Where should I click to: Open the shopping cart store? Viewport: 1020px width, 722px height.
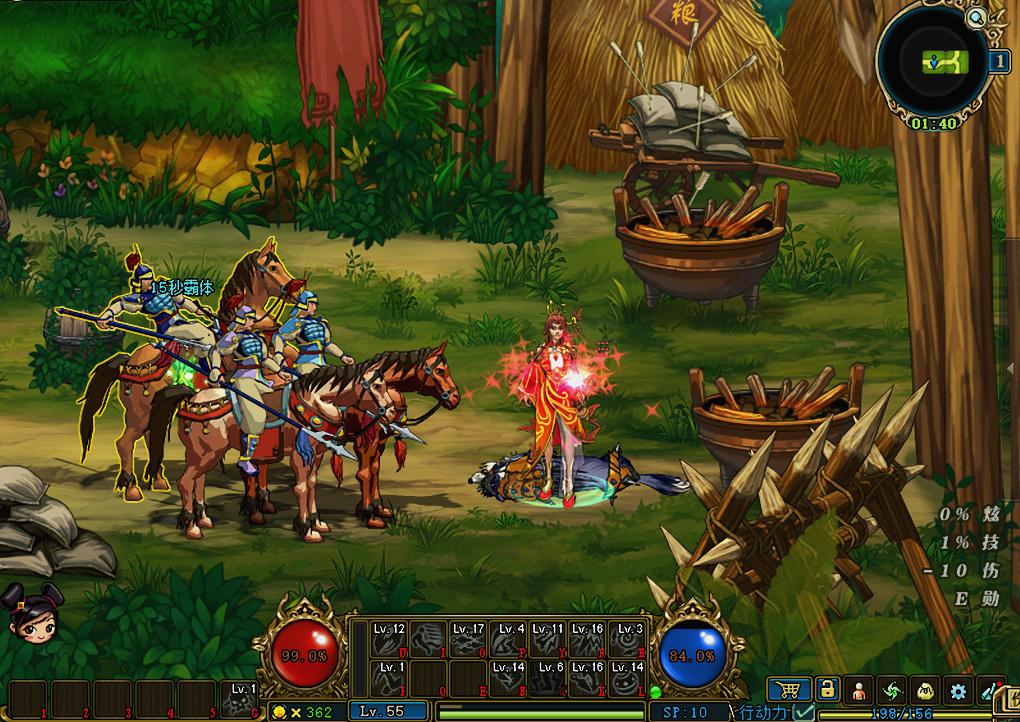789,689
